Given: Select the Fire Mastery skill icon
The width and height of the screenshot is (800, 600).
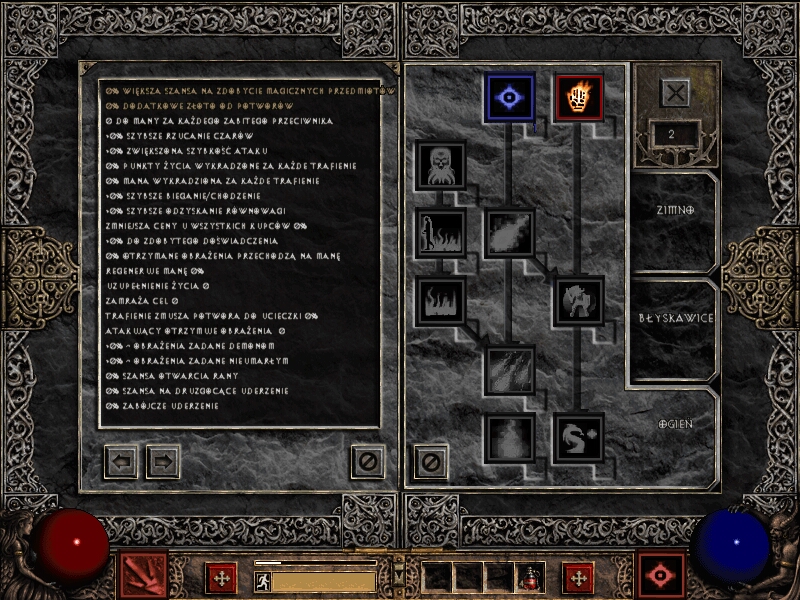Looking at the screenshot, I should [x=510, y=438].
